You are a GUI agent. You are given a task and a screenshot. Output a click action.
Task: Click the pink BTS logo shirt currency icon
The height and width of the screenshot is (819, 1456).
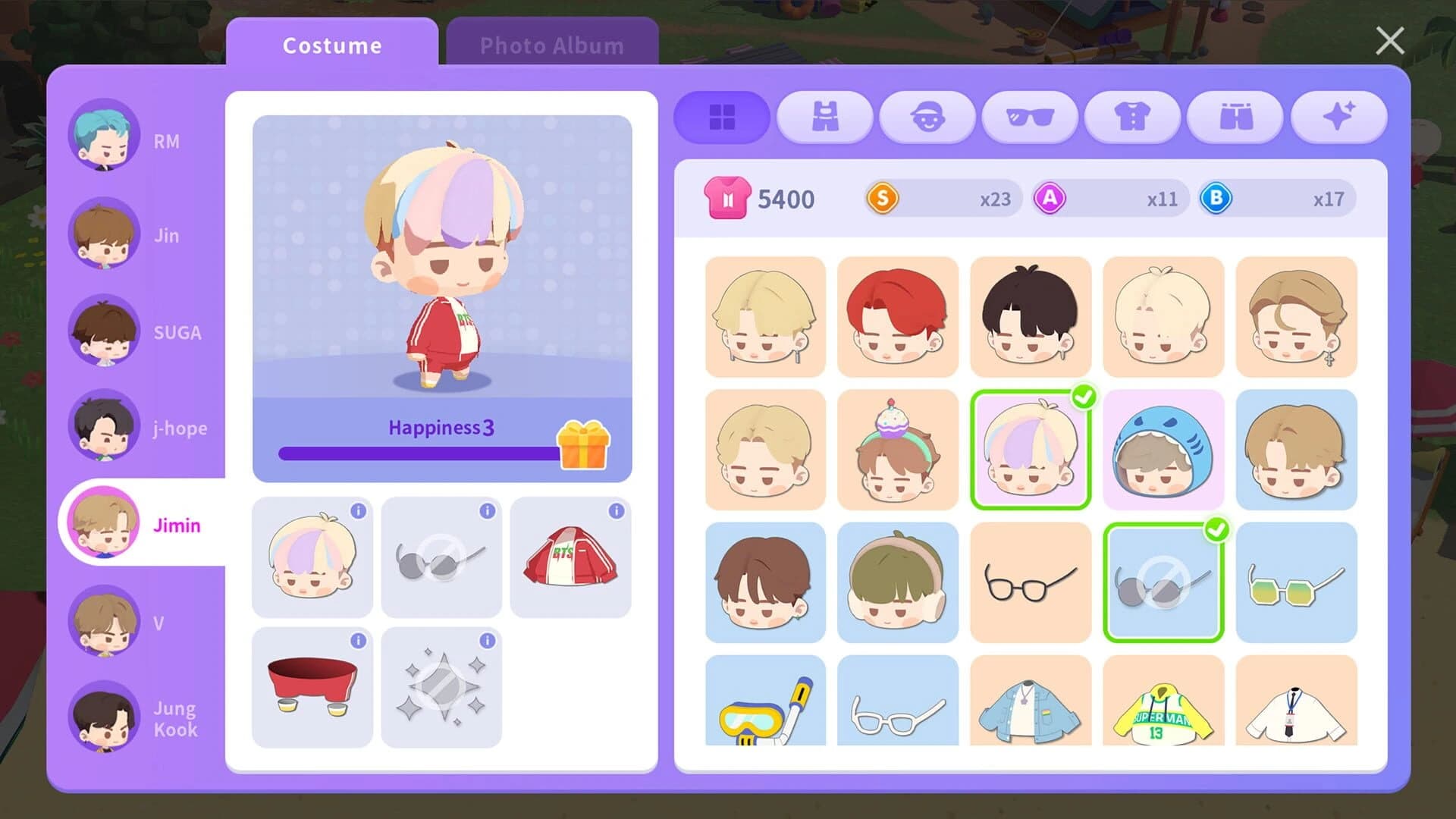click(727, 198)
